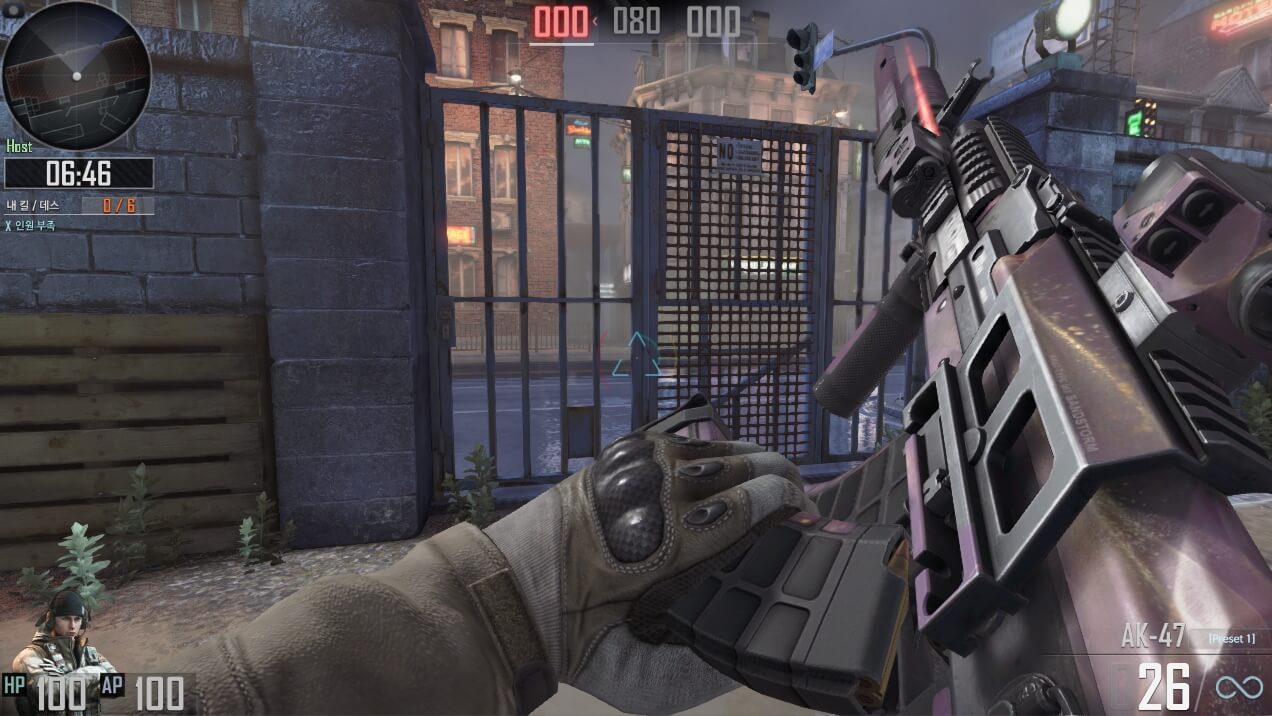Click the AK-47 weapon label
The height and width of the screenshot is (716, 1272).
click(1153, 636)
